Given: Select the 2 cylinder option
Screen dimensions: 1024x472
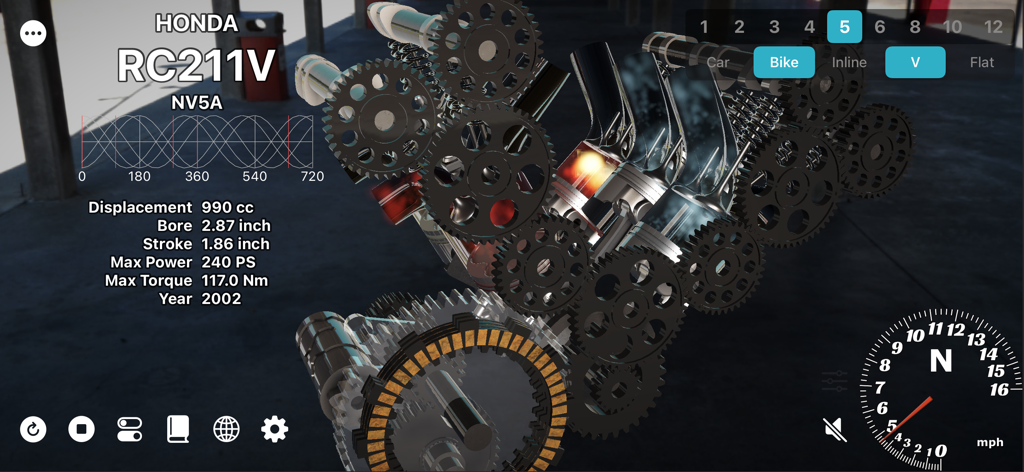Looking at the screenshot, I should [x=739, y=27].
